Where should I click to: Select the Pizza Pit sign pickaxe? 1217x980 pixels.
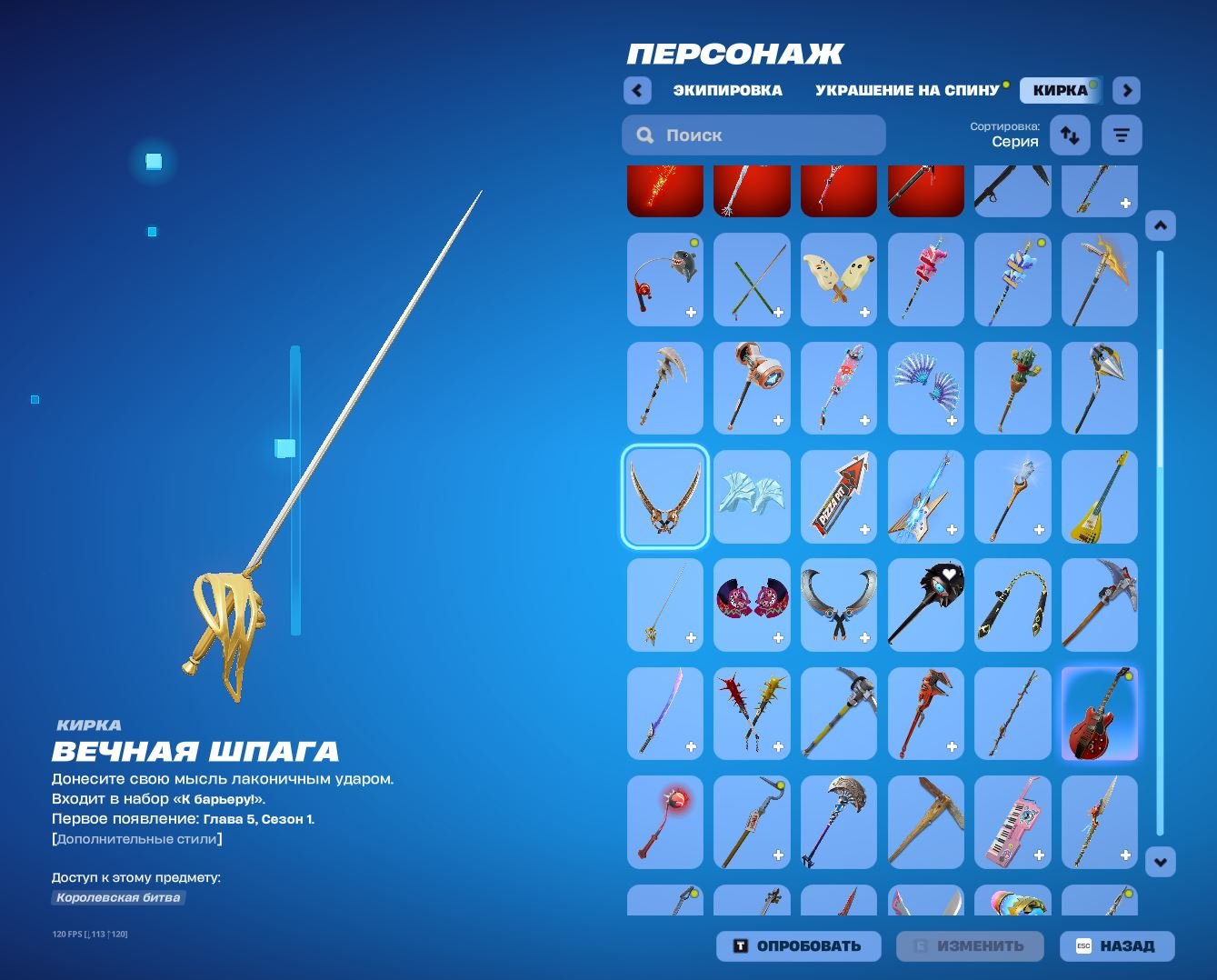(838, 496)
